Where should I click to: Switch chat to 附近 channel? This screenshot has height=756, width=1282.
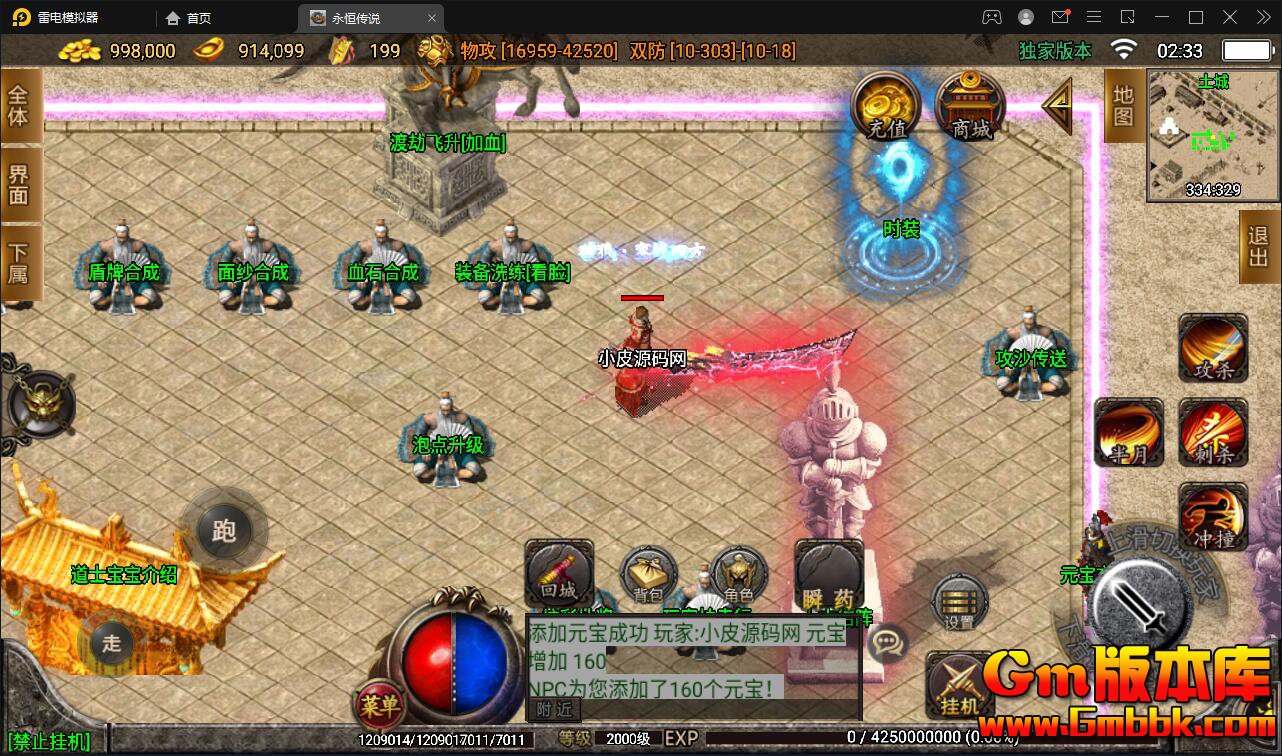click(554, 709)
